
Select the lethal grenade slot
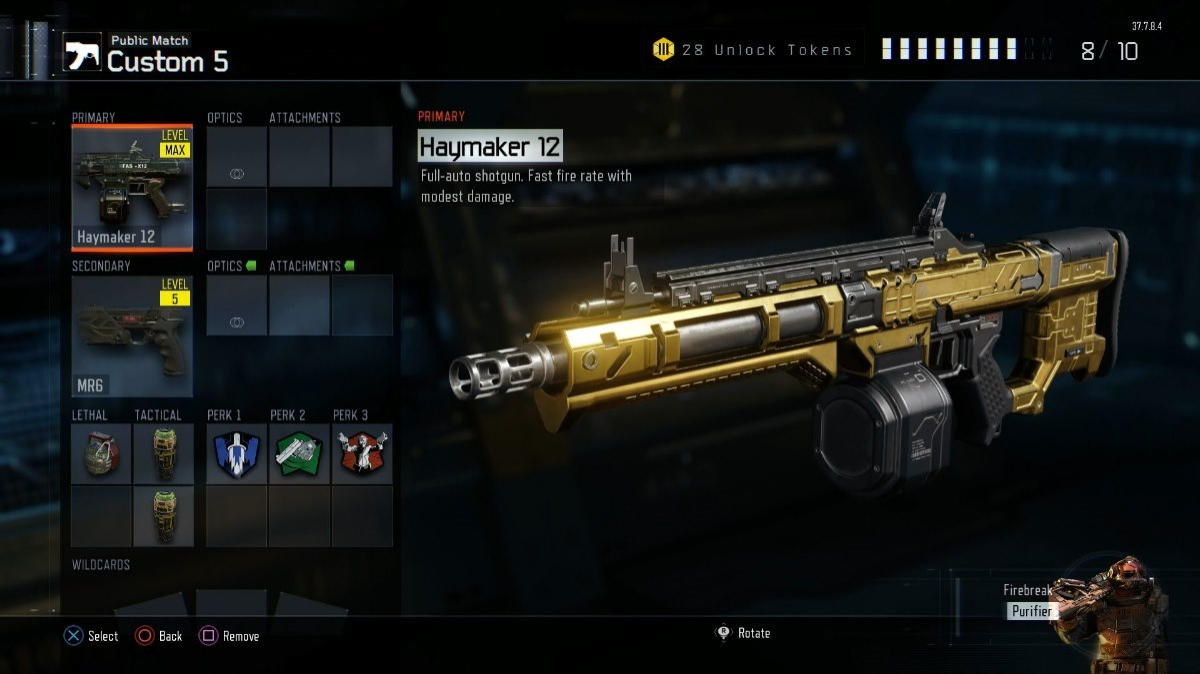click(x=102, y=453)
